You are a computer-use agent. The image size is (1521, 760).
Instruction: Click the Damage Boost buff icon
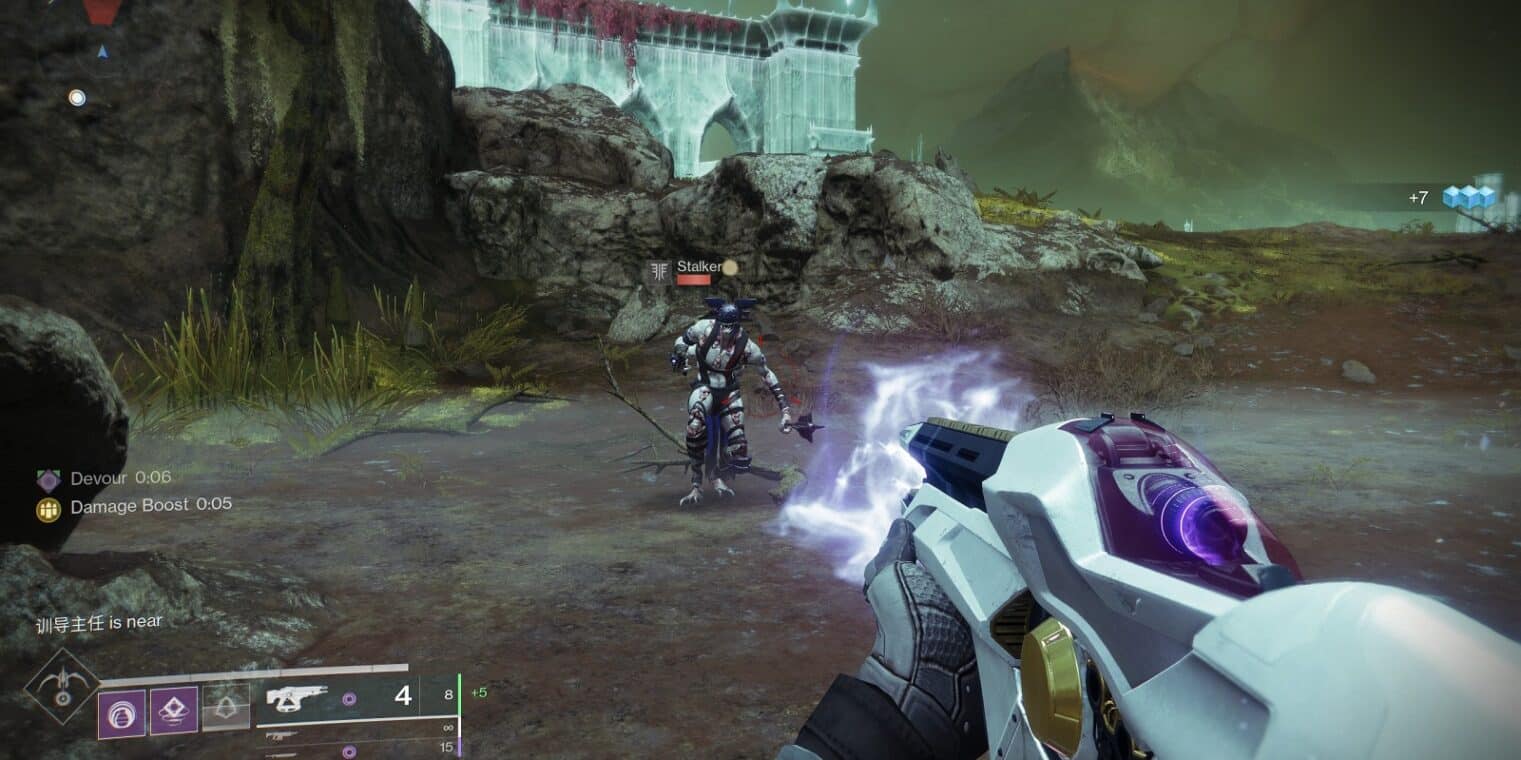click(49, 509)
